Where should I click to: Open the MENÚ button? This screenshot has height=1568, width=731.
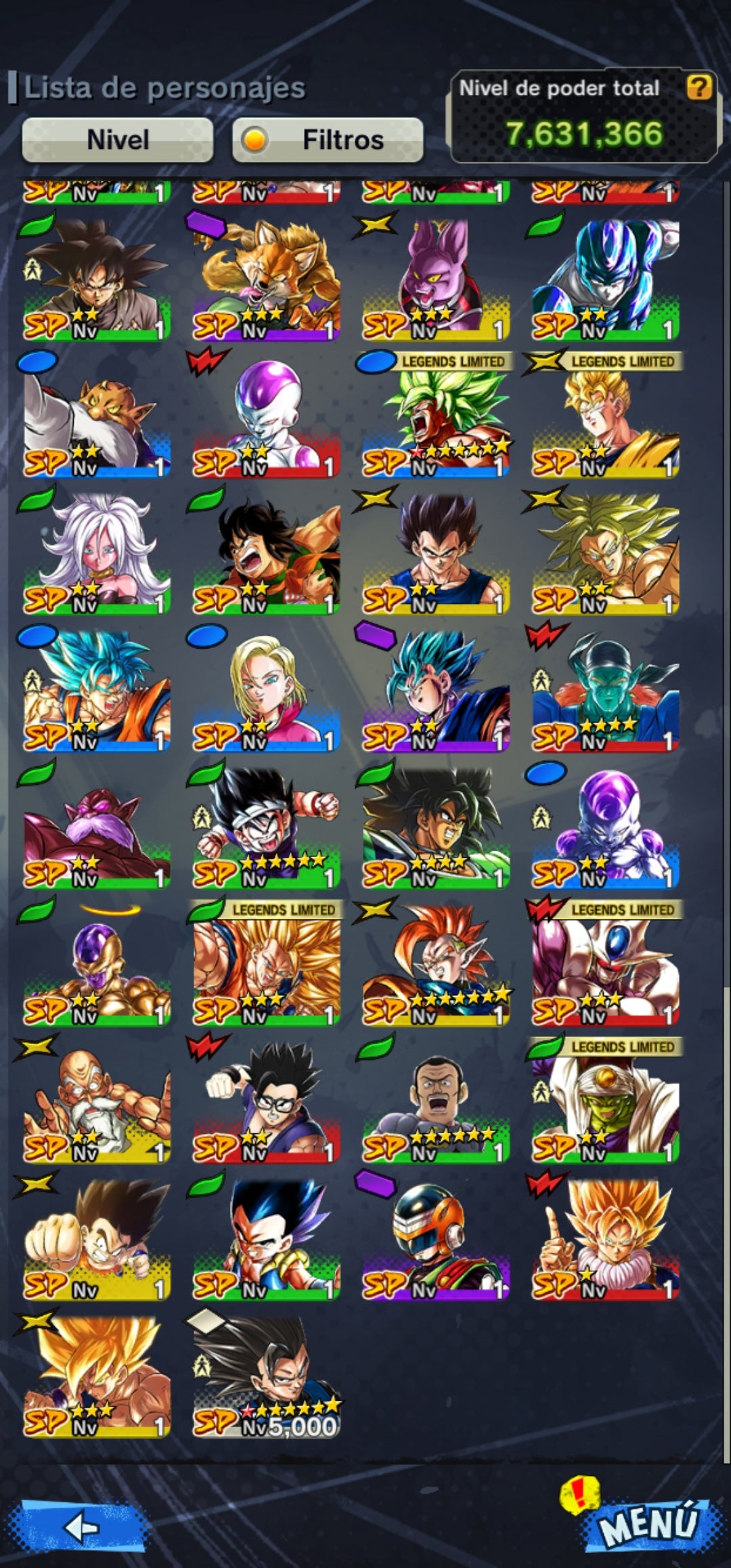coord(647,1523)
